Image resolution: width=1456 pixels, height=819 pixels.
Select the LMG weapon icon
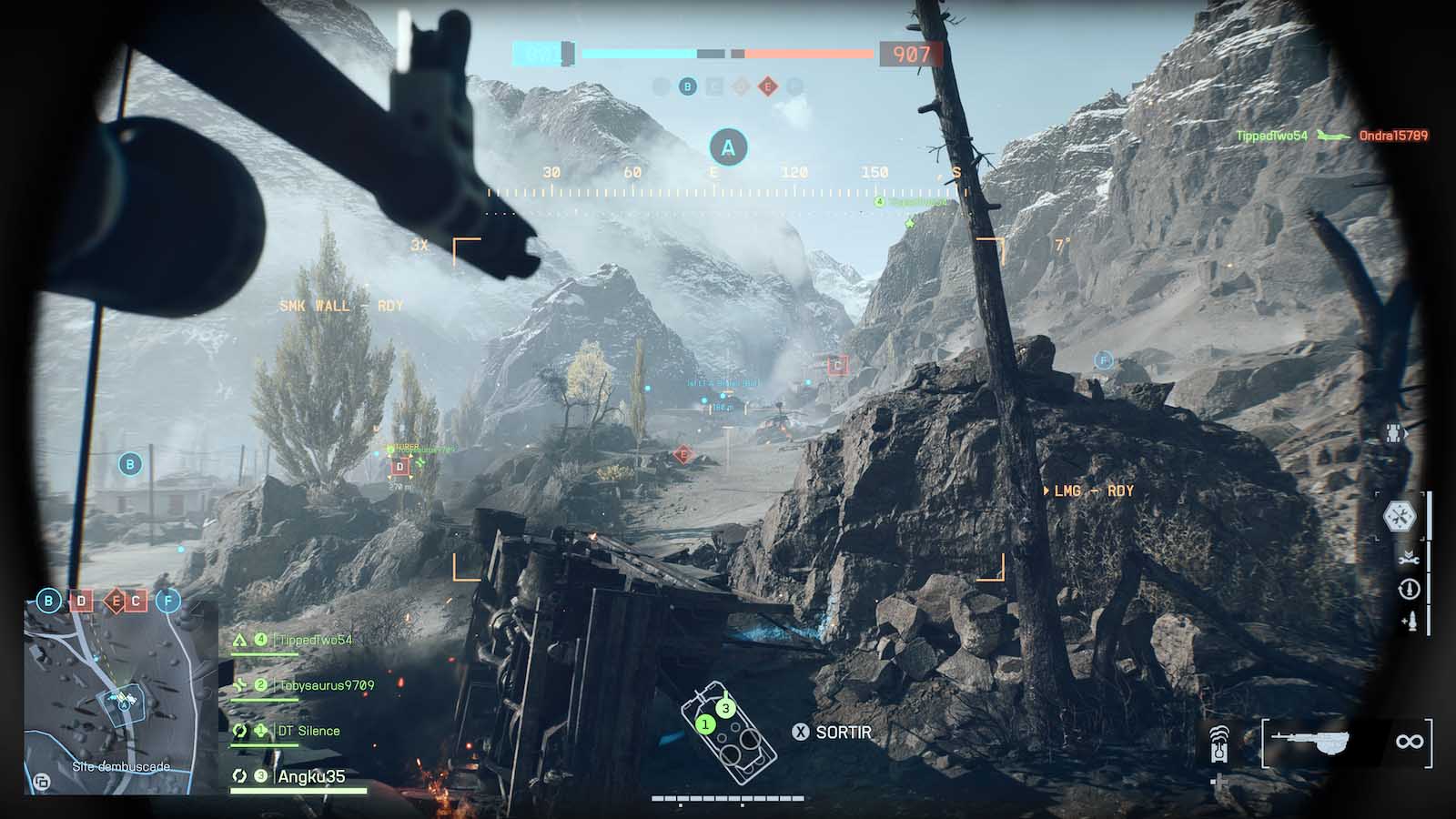1310,742
